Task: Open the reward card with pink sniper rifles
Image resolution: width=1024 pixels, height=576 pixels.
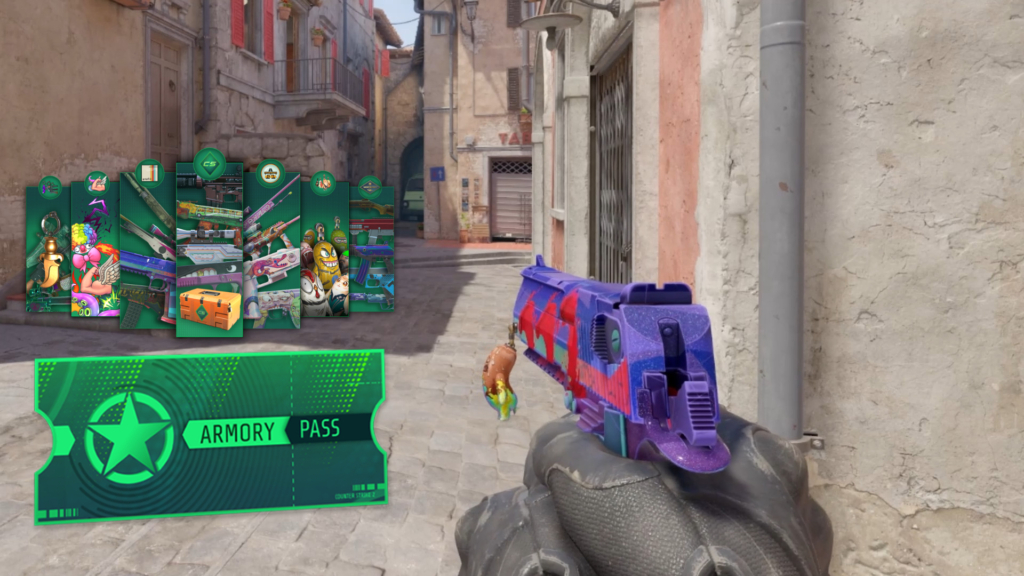Action: pos(271,250)
